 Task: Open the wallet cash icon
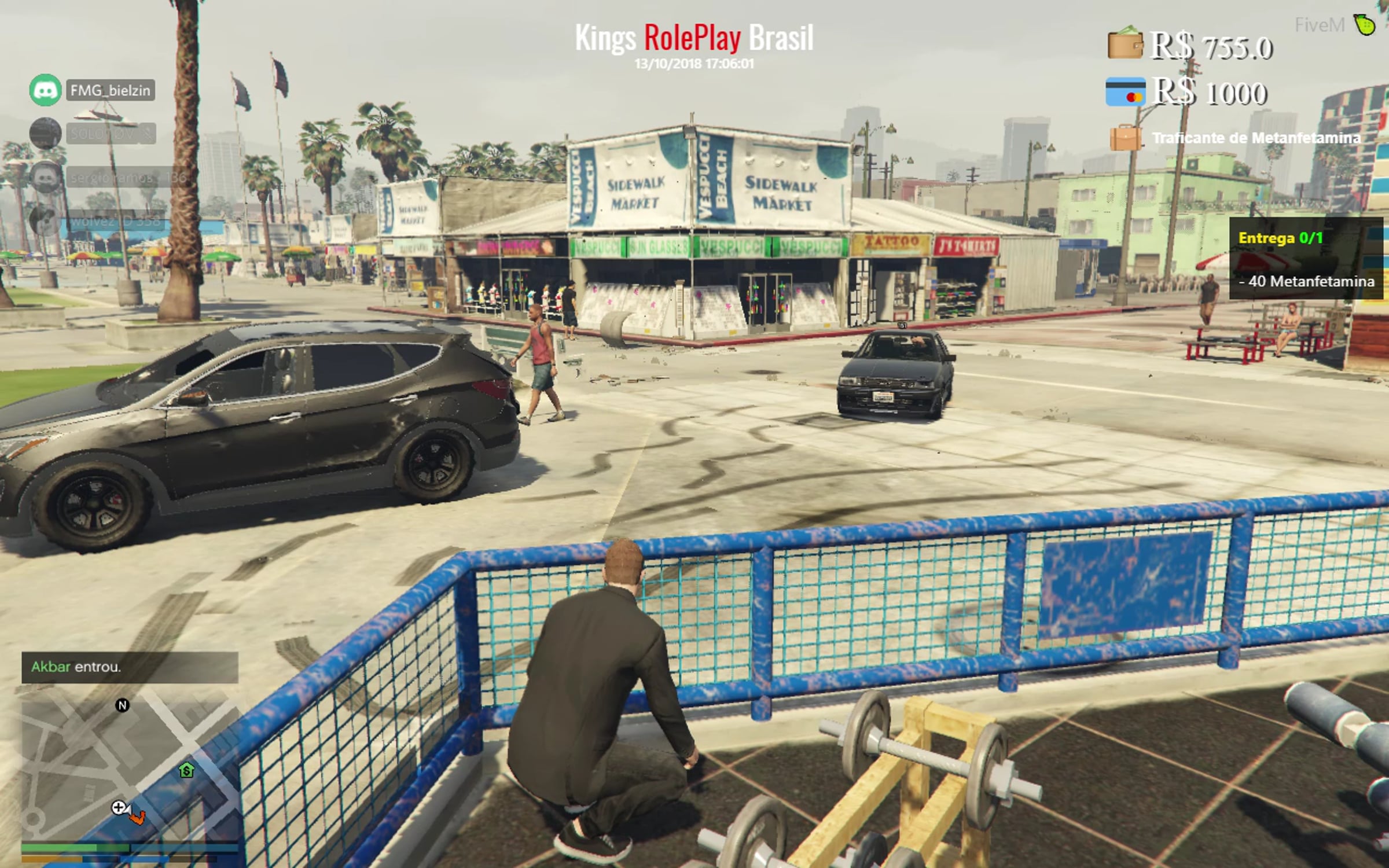pos(1125,44)
